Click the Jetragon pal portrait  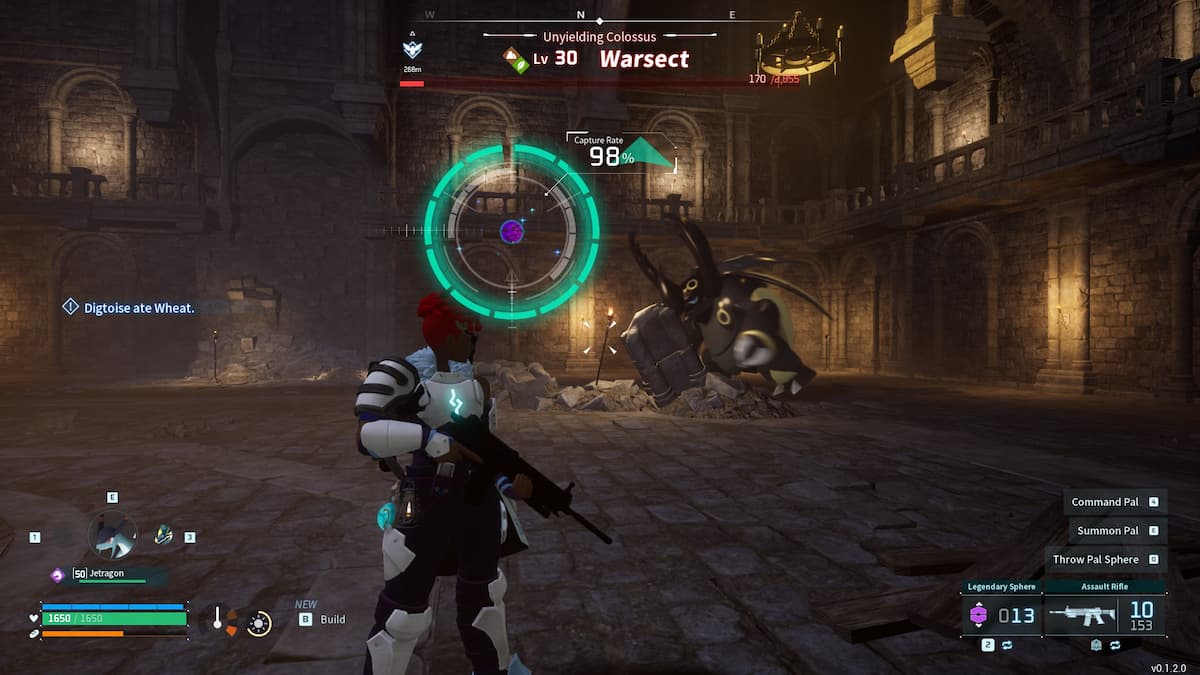112,535
